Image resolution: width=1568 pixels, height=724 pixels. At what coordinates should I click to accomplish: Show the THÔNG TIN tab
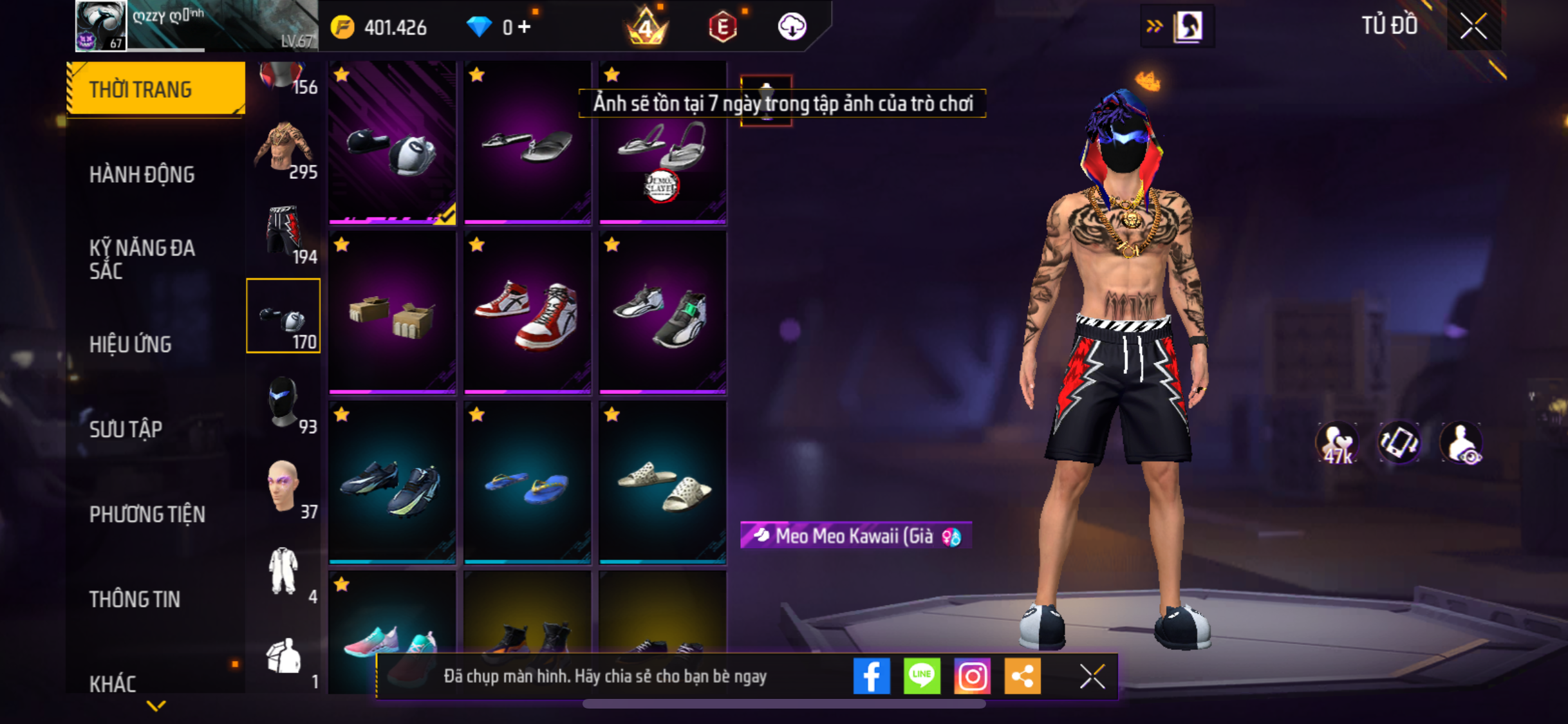click(x=135, y=599)
